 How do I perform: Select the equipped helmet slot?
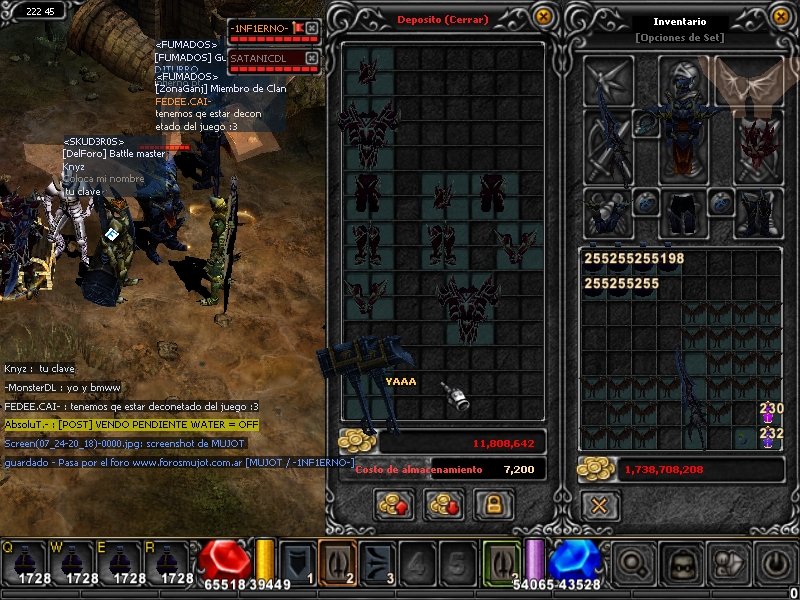pyautogui.click(x=683, y=79)
